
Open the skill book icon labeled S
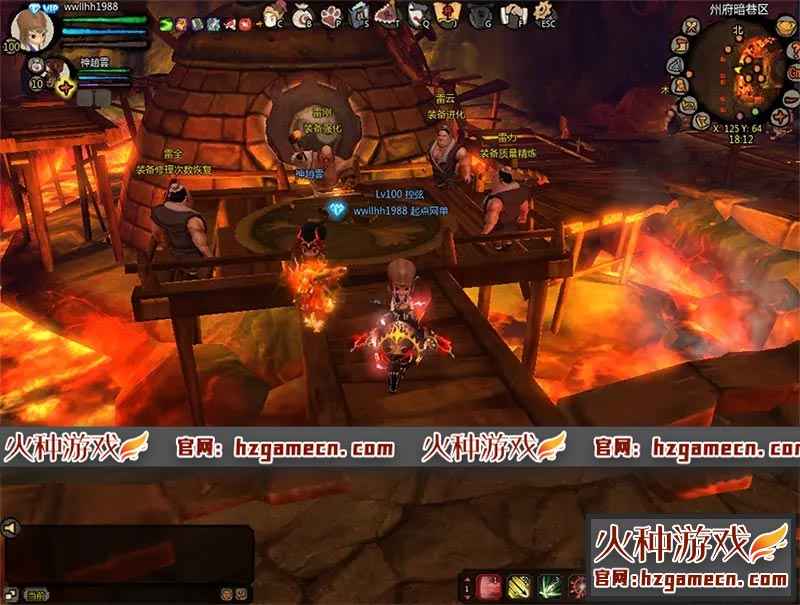pyautogui.click(x=359, y=14)
